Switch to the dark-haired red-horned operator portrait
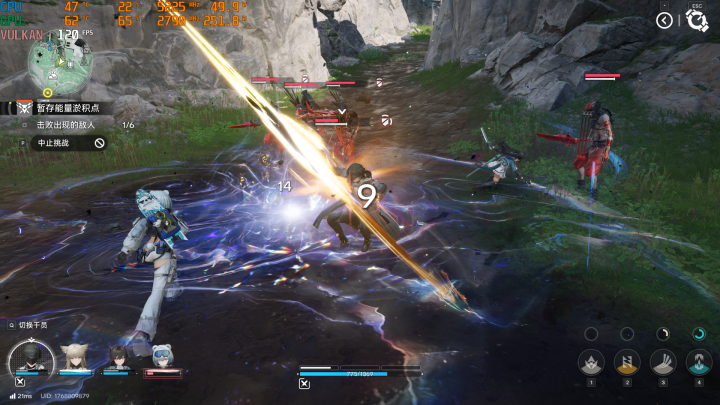This screenshot has width=720, height=405. pyautogui.click(x=118, y=357)
